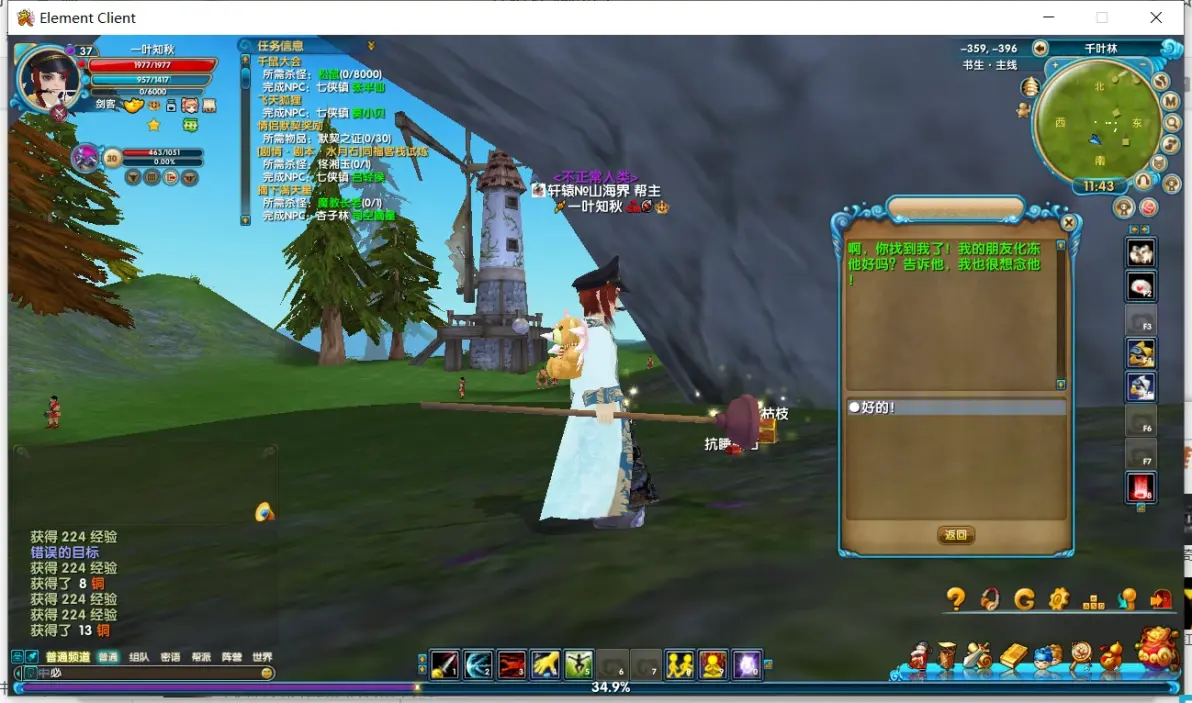Collapse the 任务信息 quest tracker header
The height and width of the screenshot is (703, 1192).
[x=371, y=46]
